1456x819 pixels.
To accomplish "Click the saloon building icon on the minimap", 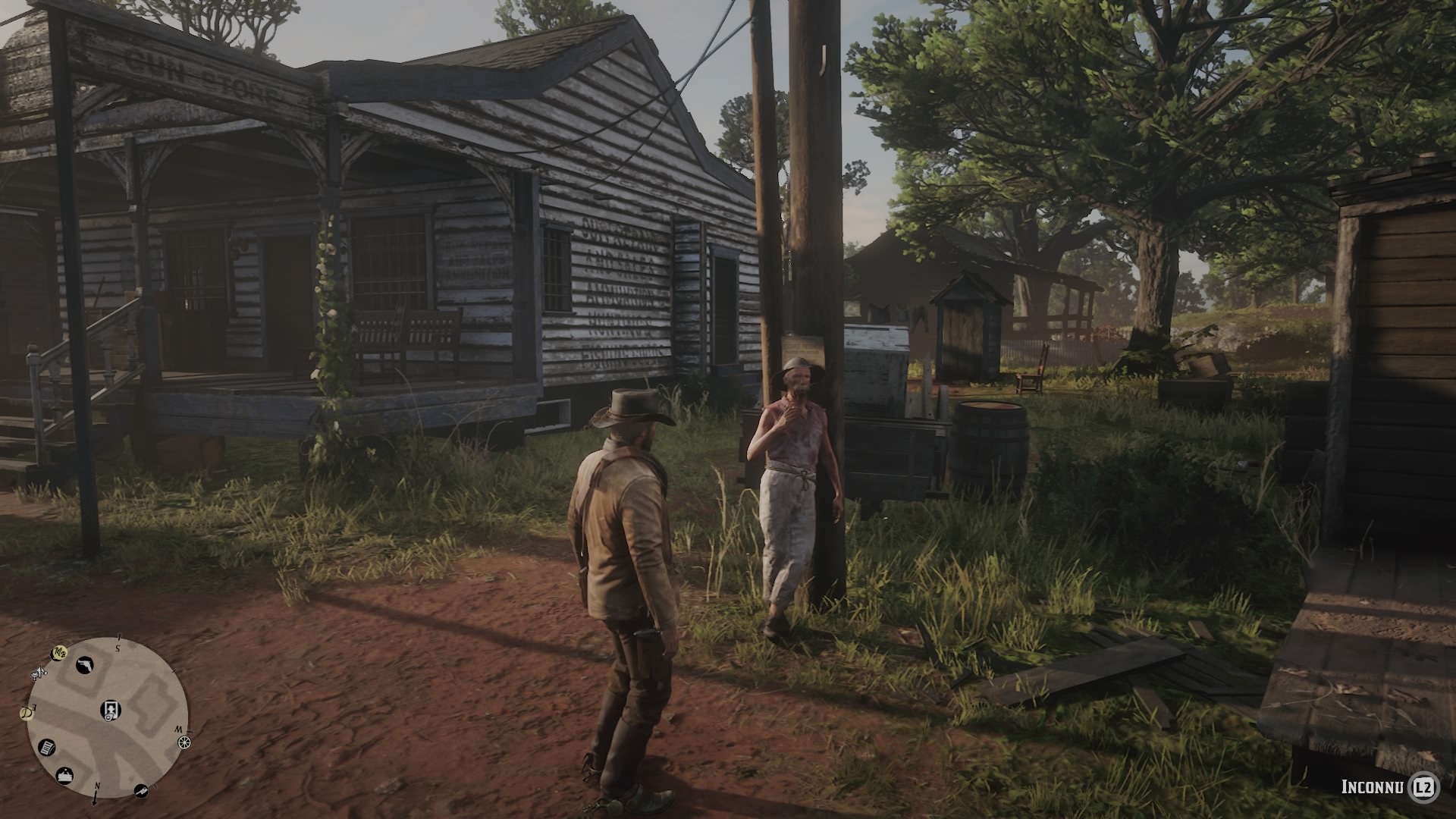I will click(x=64, y=774).
